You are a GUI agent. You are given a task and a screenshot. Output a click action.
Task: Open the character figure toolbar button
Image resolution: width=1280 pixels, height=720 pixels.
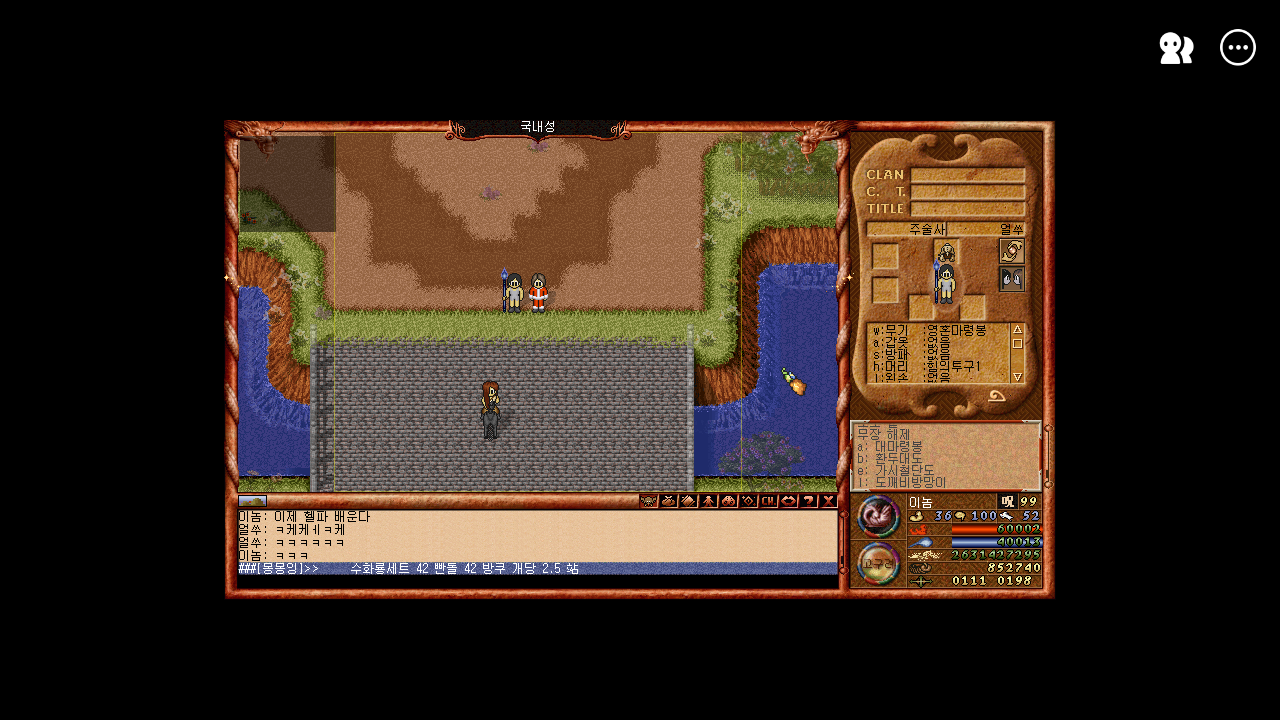click(x=709, y=501)
